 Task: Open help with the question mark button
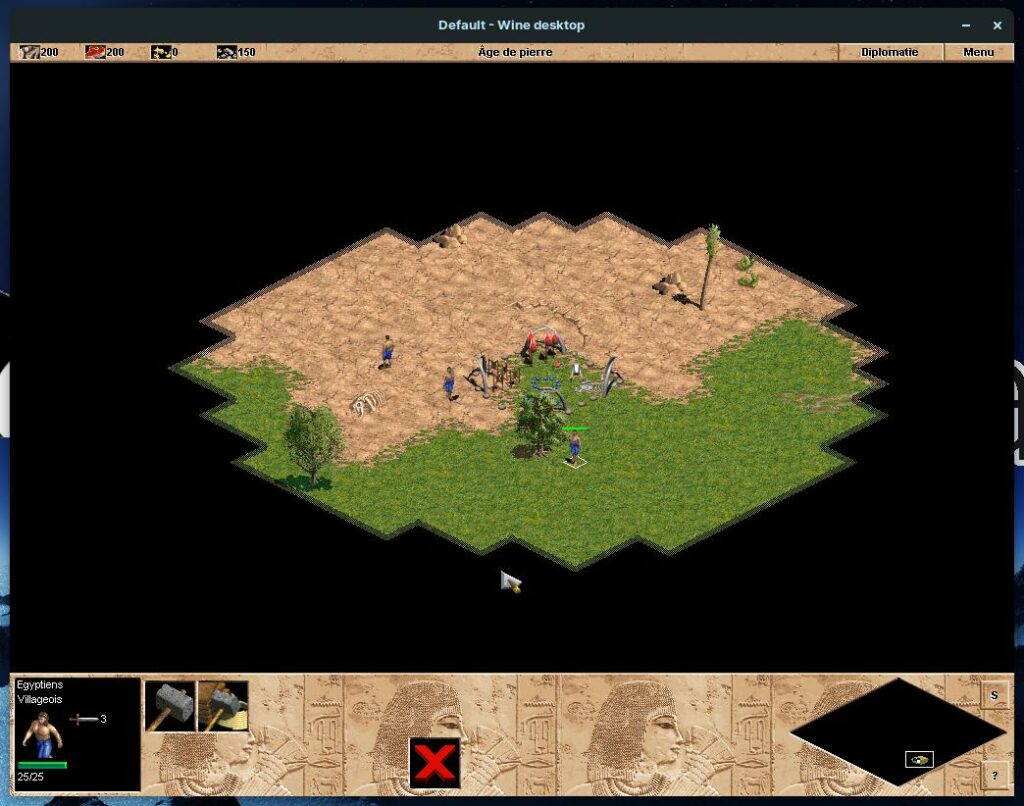(994, 775)
